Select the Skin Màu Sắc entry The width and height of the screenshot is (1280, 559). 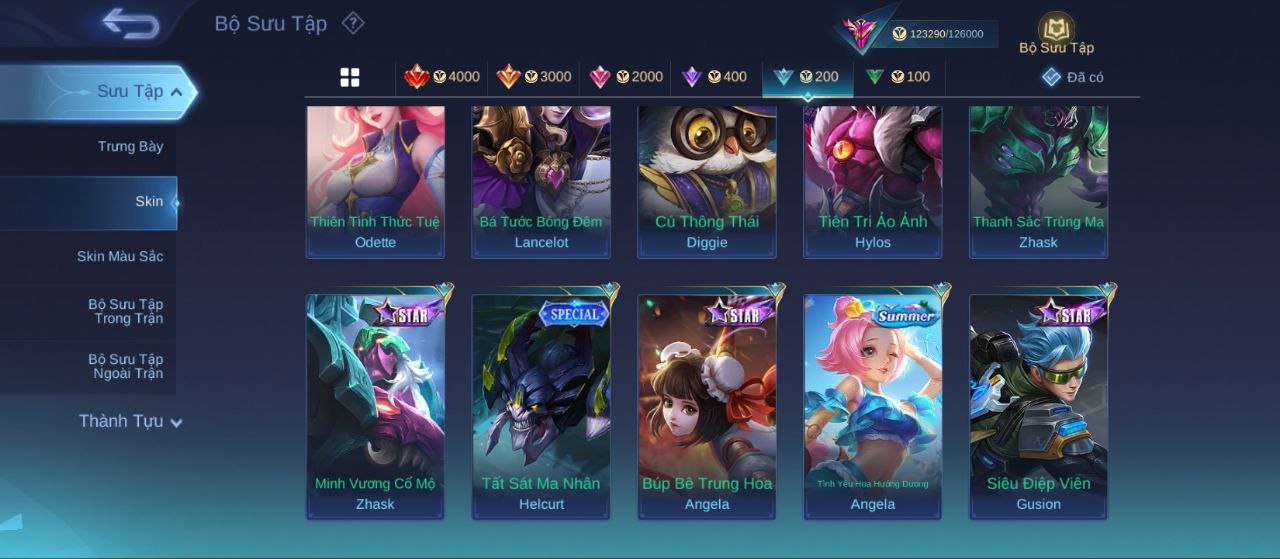(x=119, y=257)
